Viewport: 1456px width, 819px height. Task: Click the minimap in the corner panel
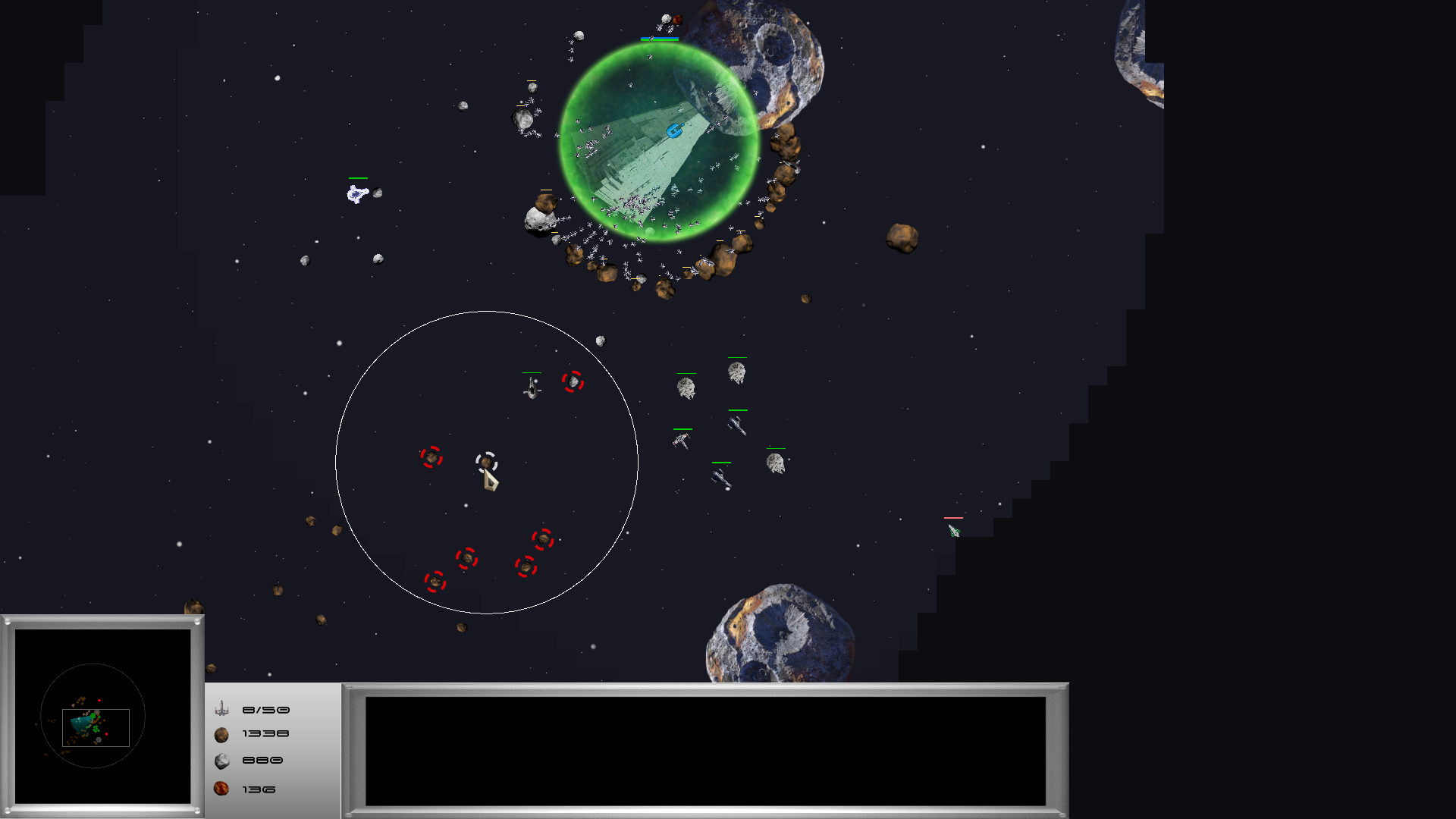point(102,716)
